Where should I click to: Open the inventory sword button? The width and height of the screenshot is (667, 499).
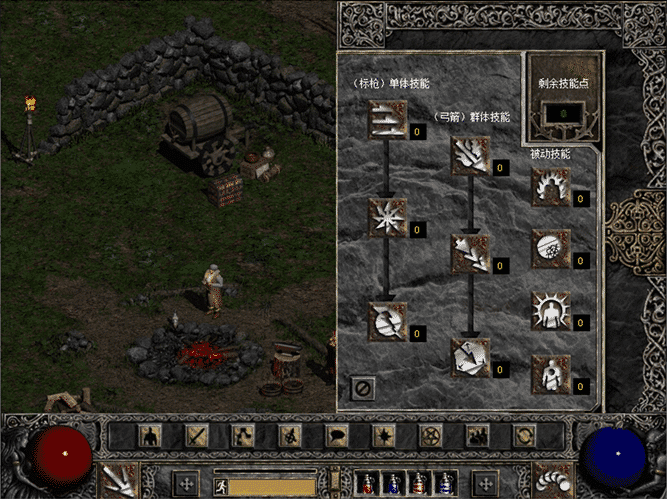tap(197, 436)
